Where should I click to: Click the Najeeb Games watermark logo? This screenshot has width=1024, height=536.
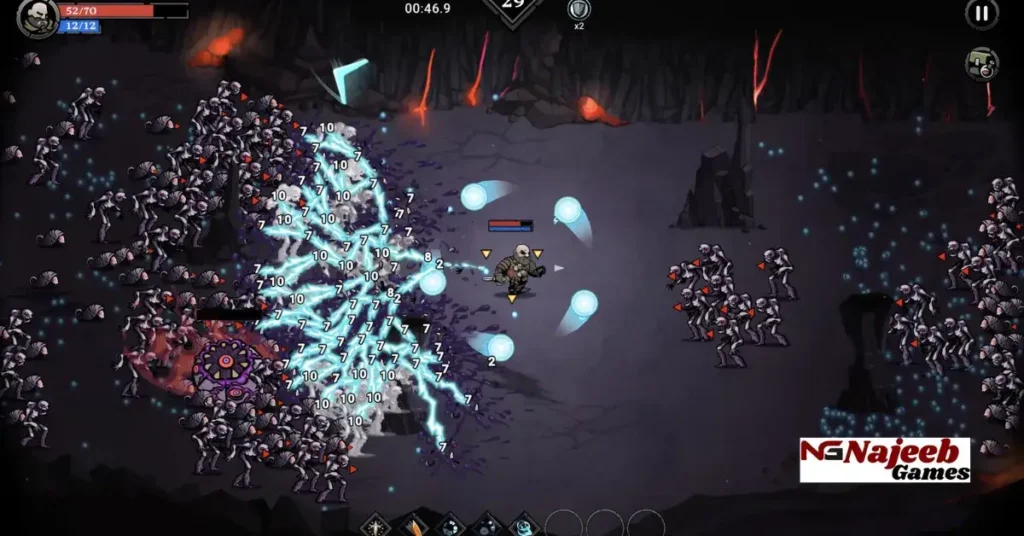coord(884,460)
